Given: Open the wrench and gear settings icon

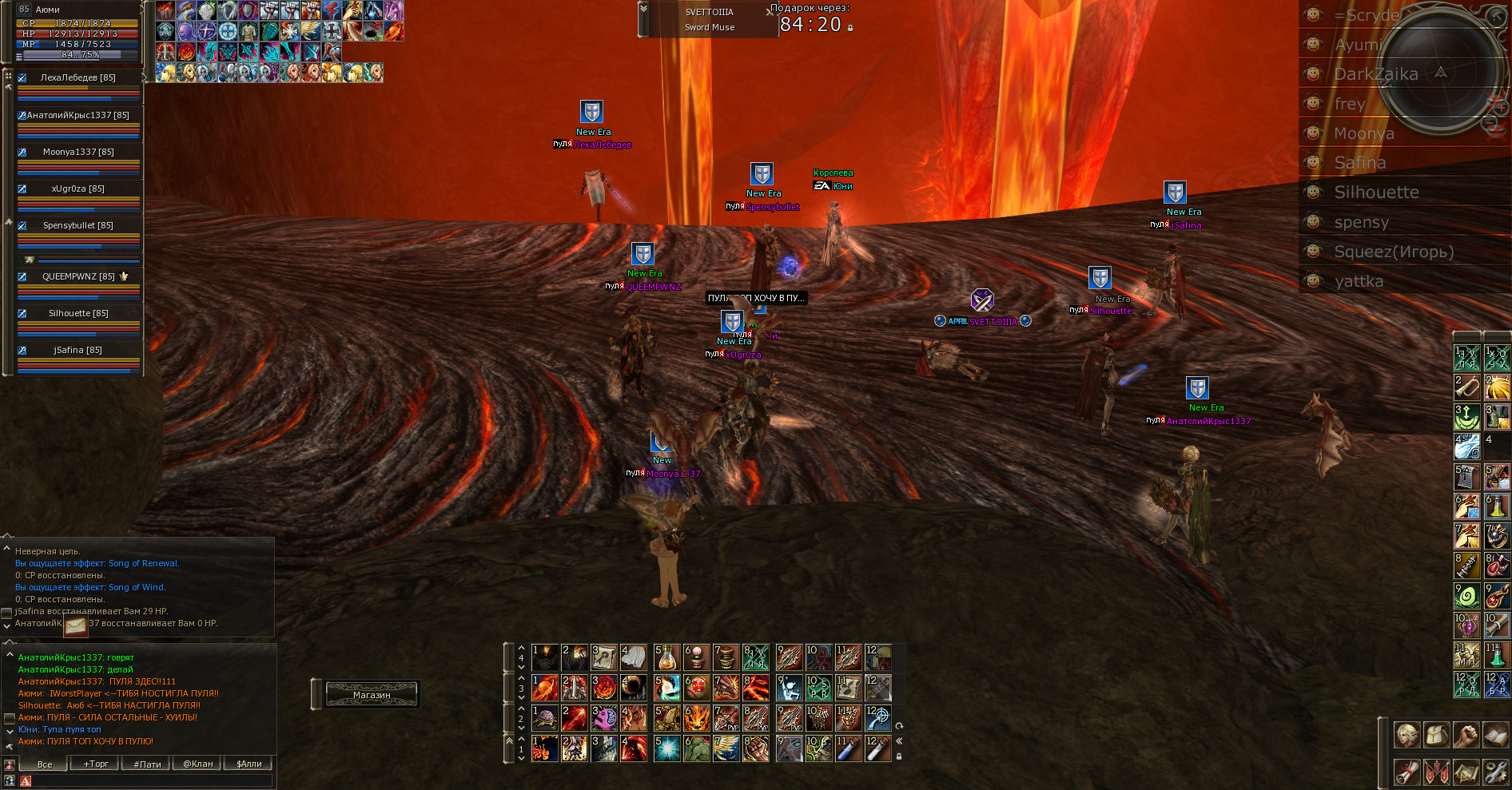Looking at the screenshot, I should coord(1495,772).
